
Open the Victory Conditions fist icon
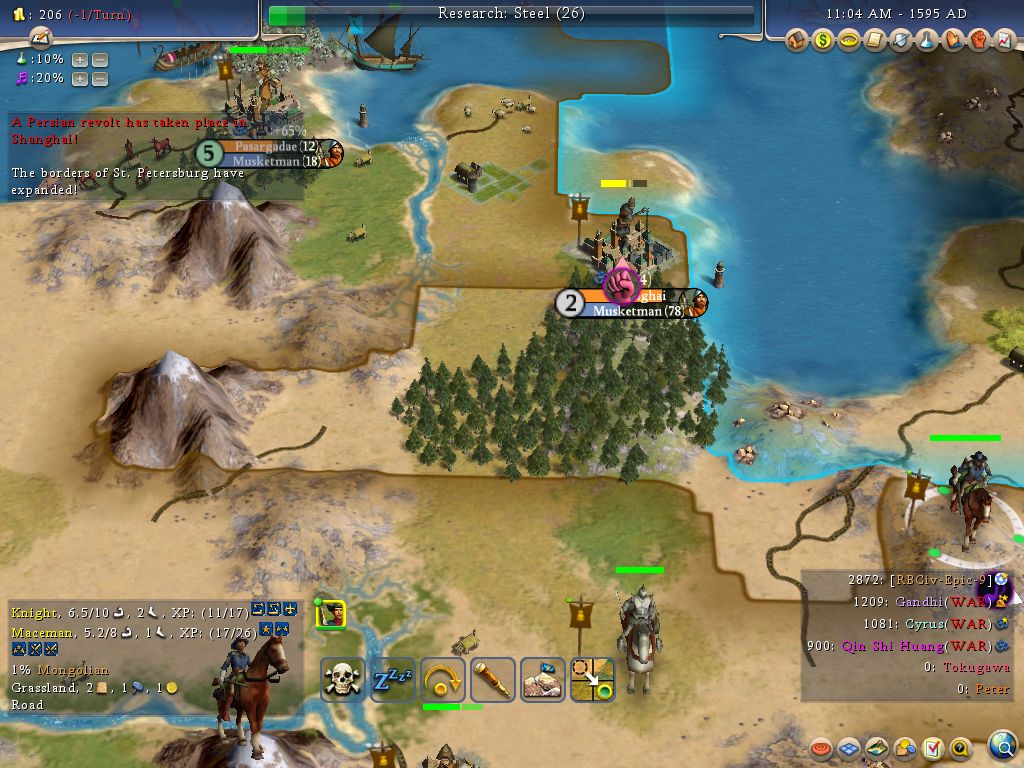[x=979, y=41]
